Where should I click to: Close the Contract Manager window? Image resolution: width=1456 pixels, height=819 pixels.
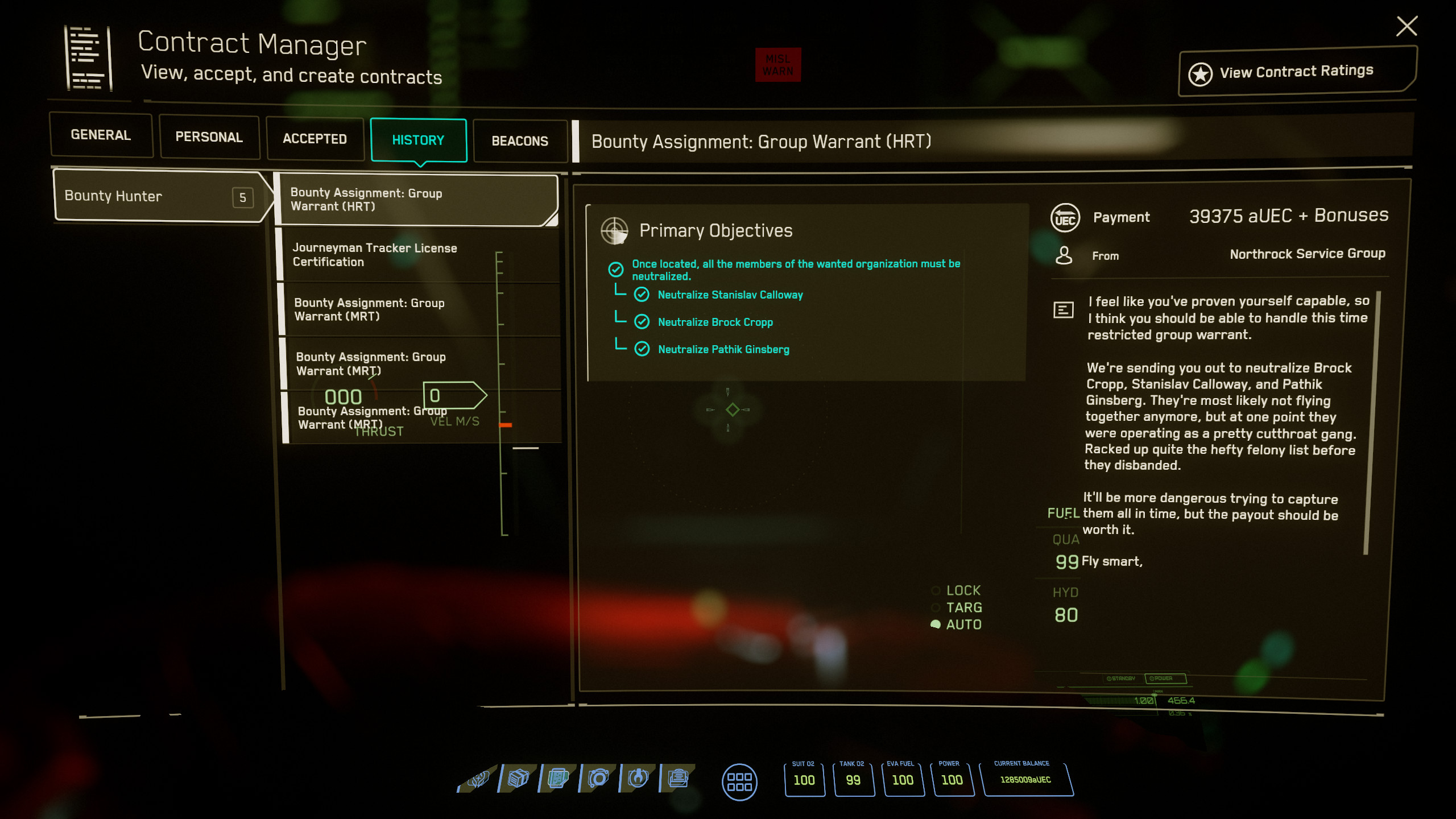click(x=1406, y=26)
